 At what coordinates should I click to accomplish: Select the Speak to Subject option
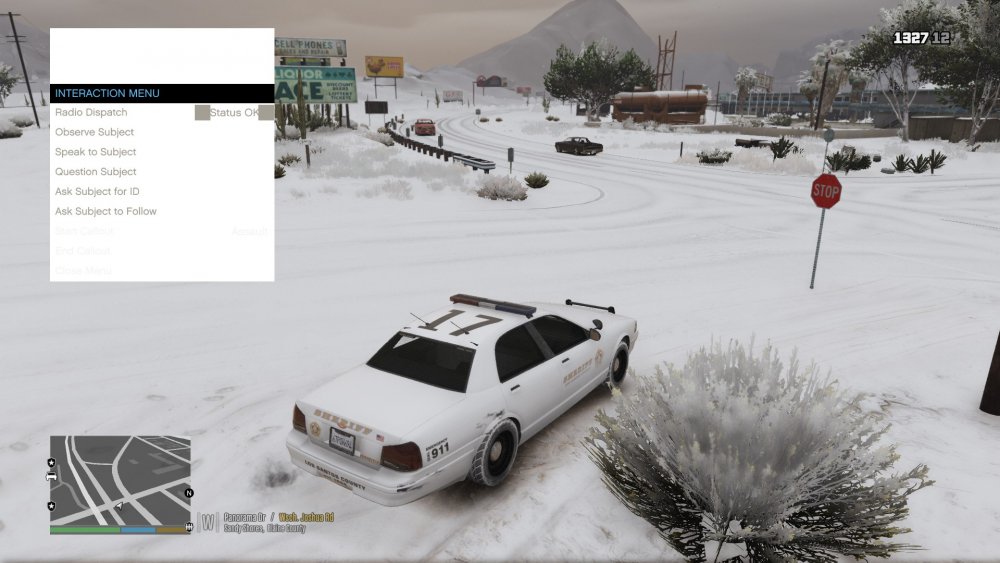pyautogui.click(x=96, y=152)
